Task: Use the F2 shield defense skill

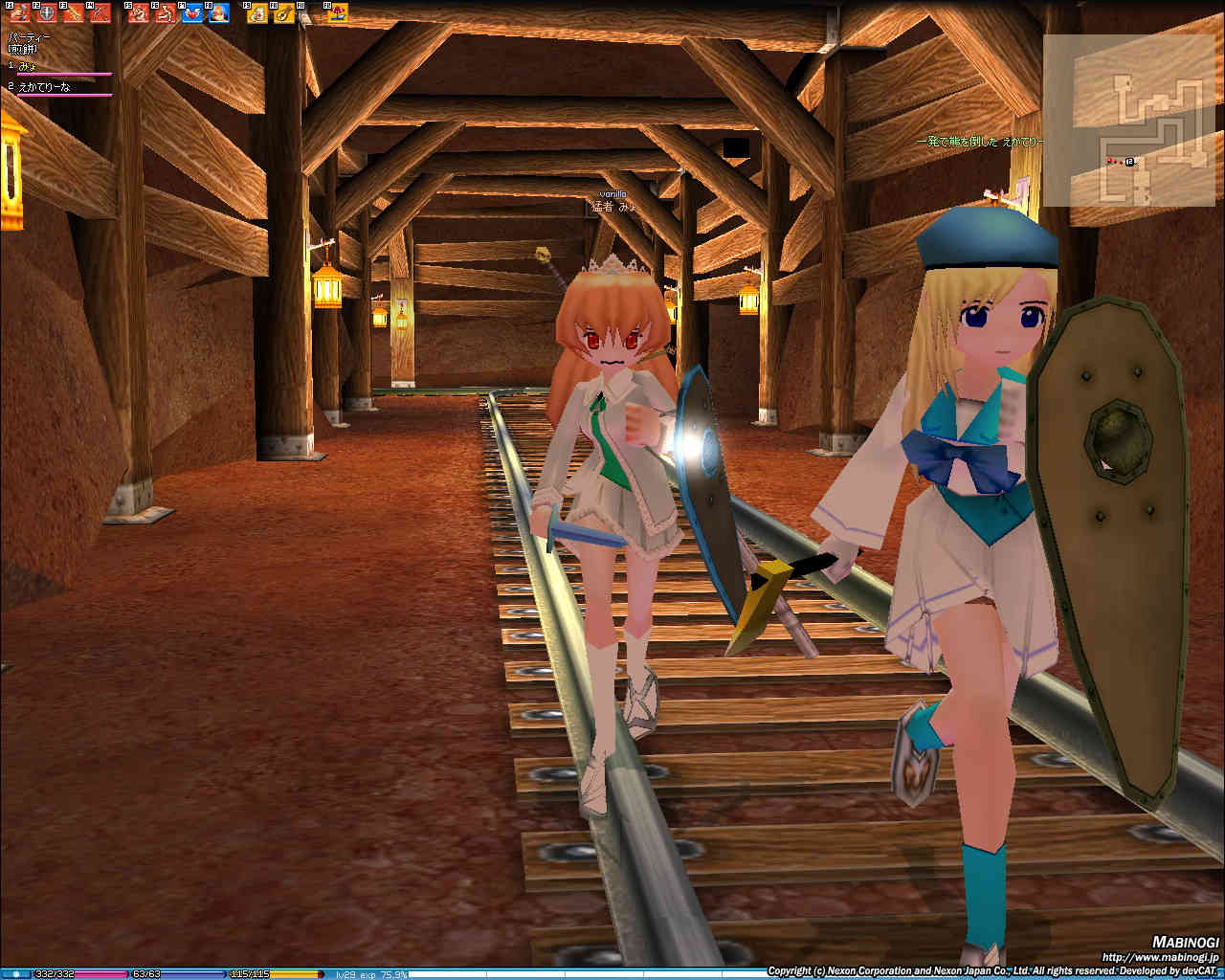Action: click(46, 13)
